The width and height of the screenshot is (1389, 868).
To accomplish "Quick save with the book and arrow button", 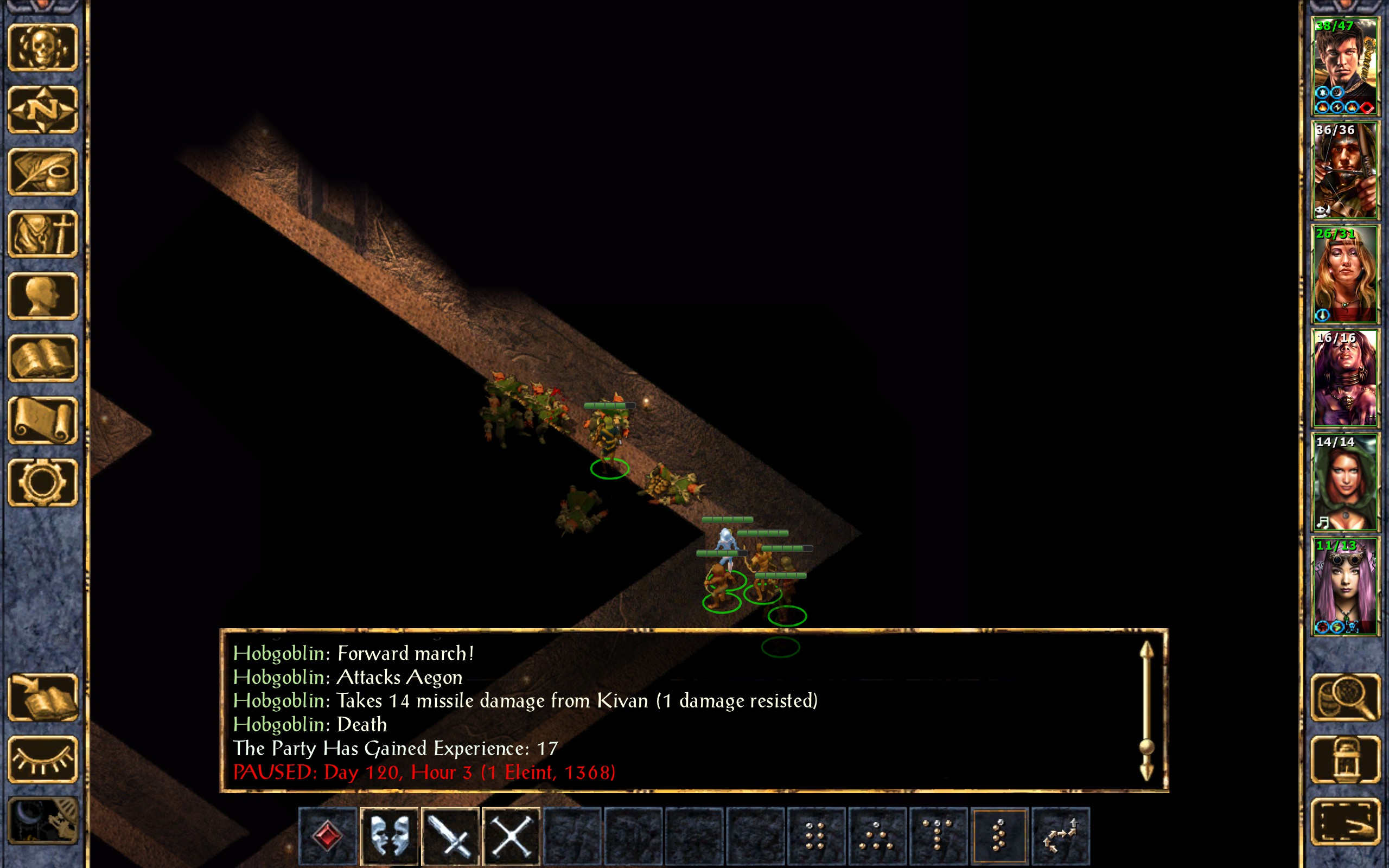I will pyautogui.click(x=43, y=697).
